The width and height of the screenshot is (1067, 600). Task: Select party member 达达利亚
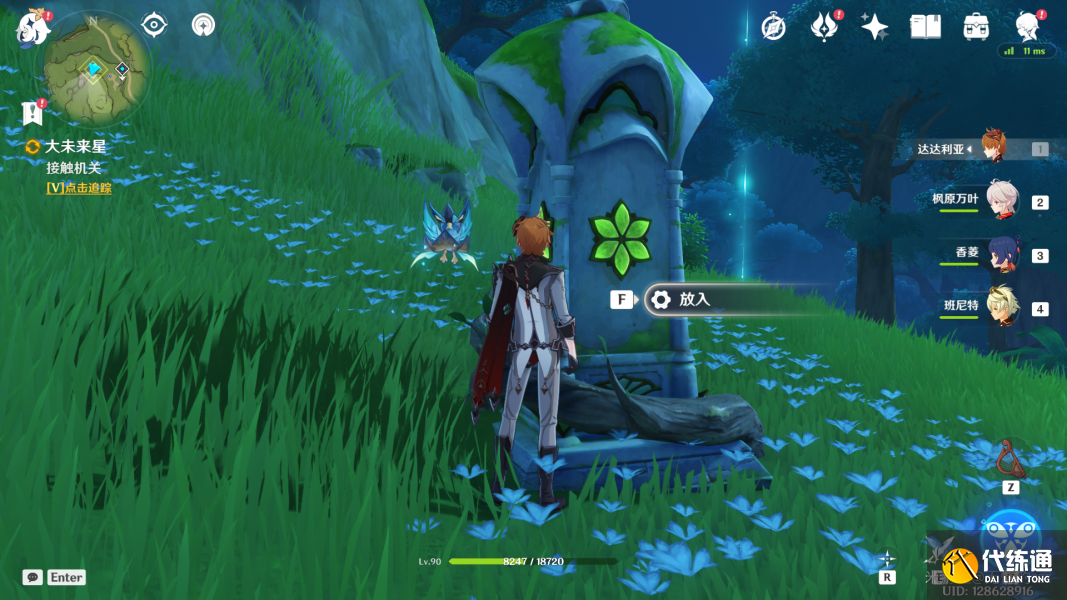coord(992,148)
